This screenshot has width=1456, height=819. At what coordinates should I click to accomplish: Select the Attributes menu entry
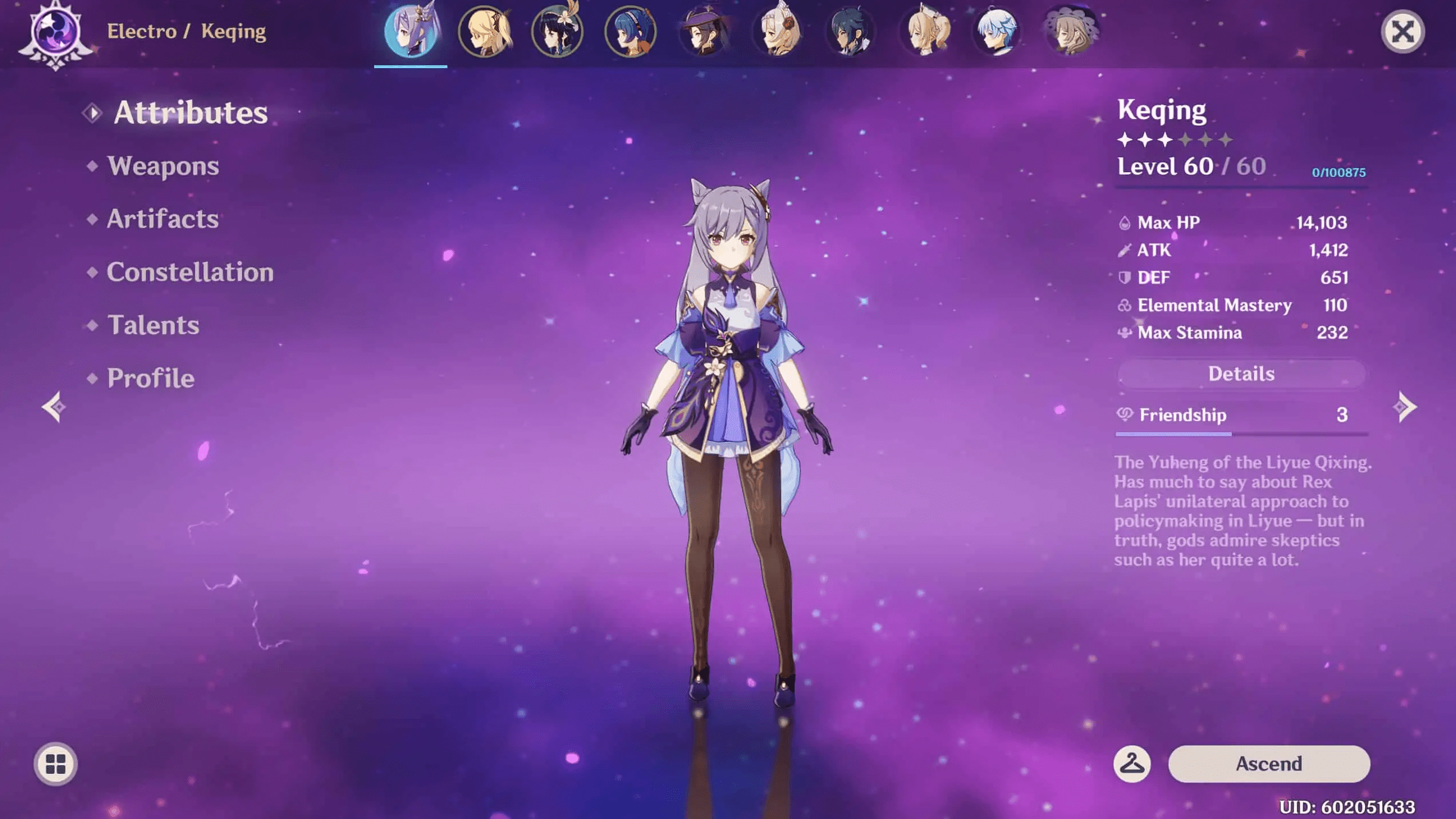tap(191, 112)
